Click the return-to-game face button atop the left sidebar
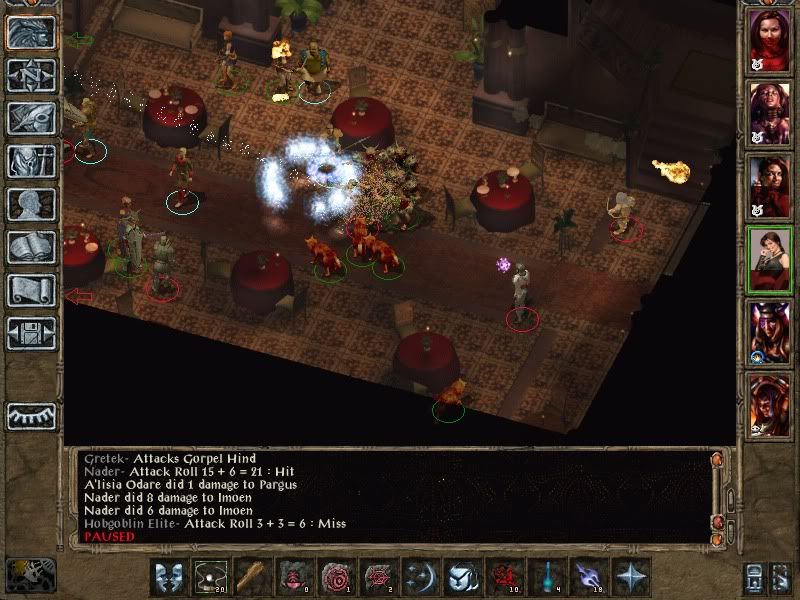The width and height of the screenshot is (800, 600). coord(31,32)
